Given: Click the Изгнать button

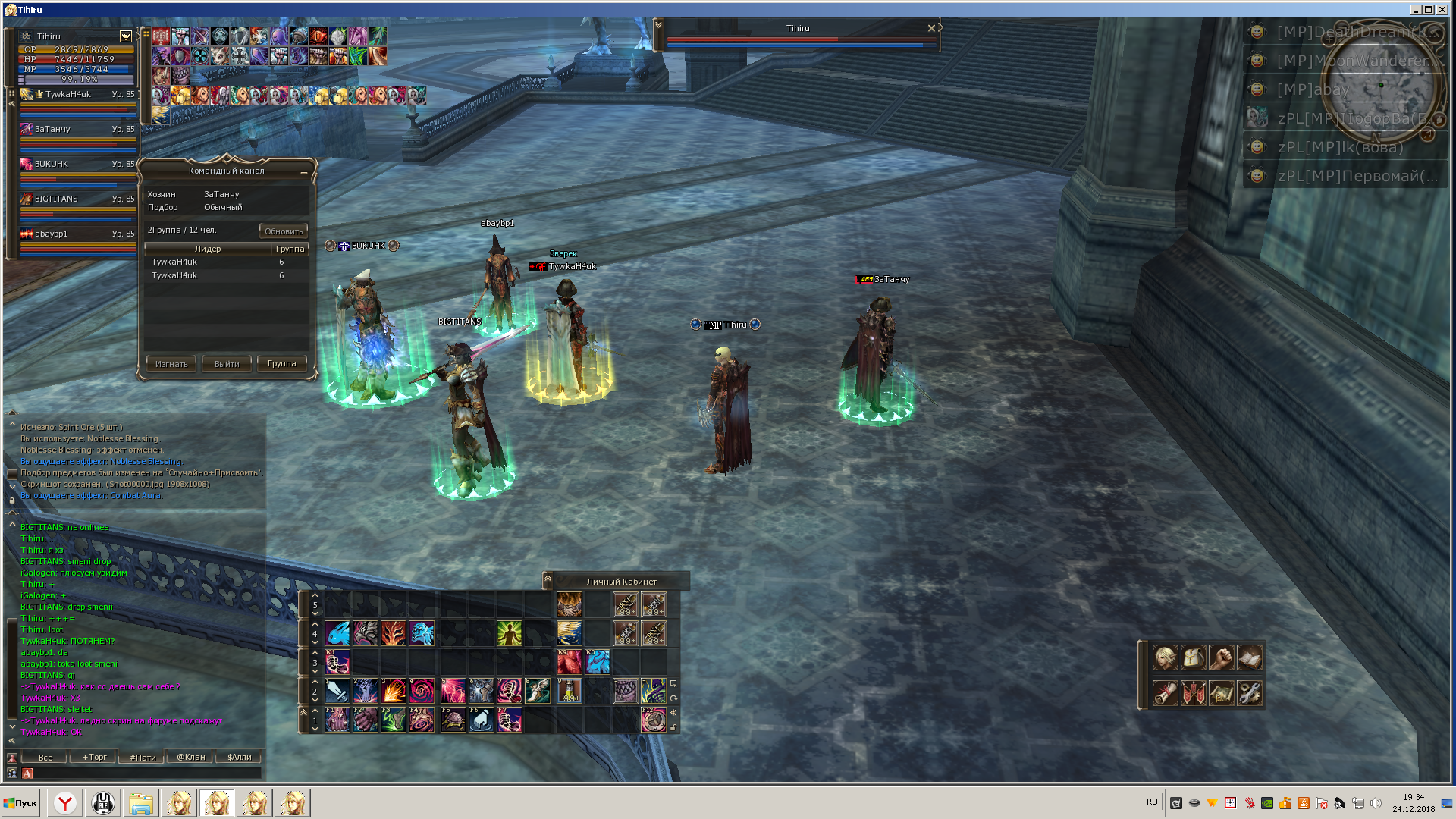Looking at the screenshot, I should pos(171,364).
